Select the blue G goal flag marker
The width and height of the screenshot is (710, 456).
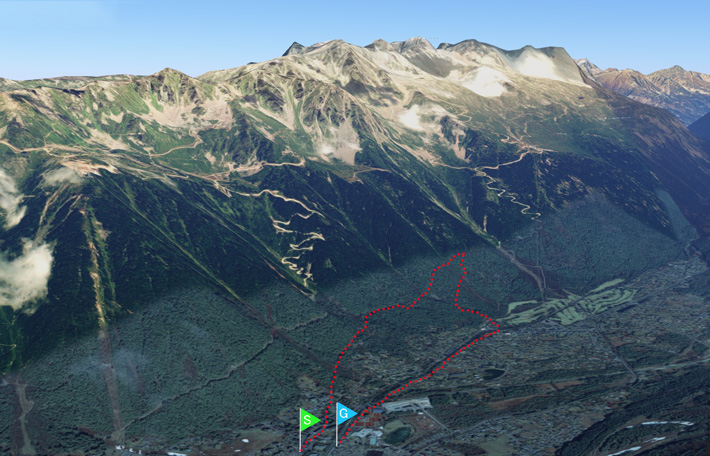pyautogui.click(x=345, y=412)
